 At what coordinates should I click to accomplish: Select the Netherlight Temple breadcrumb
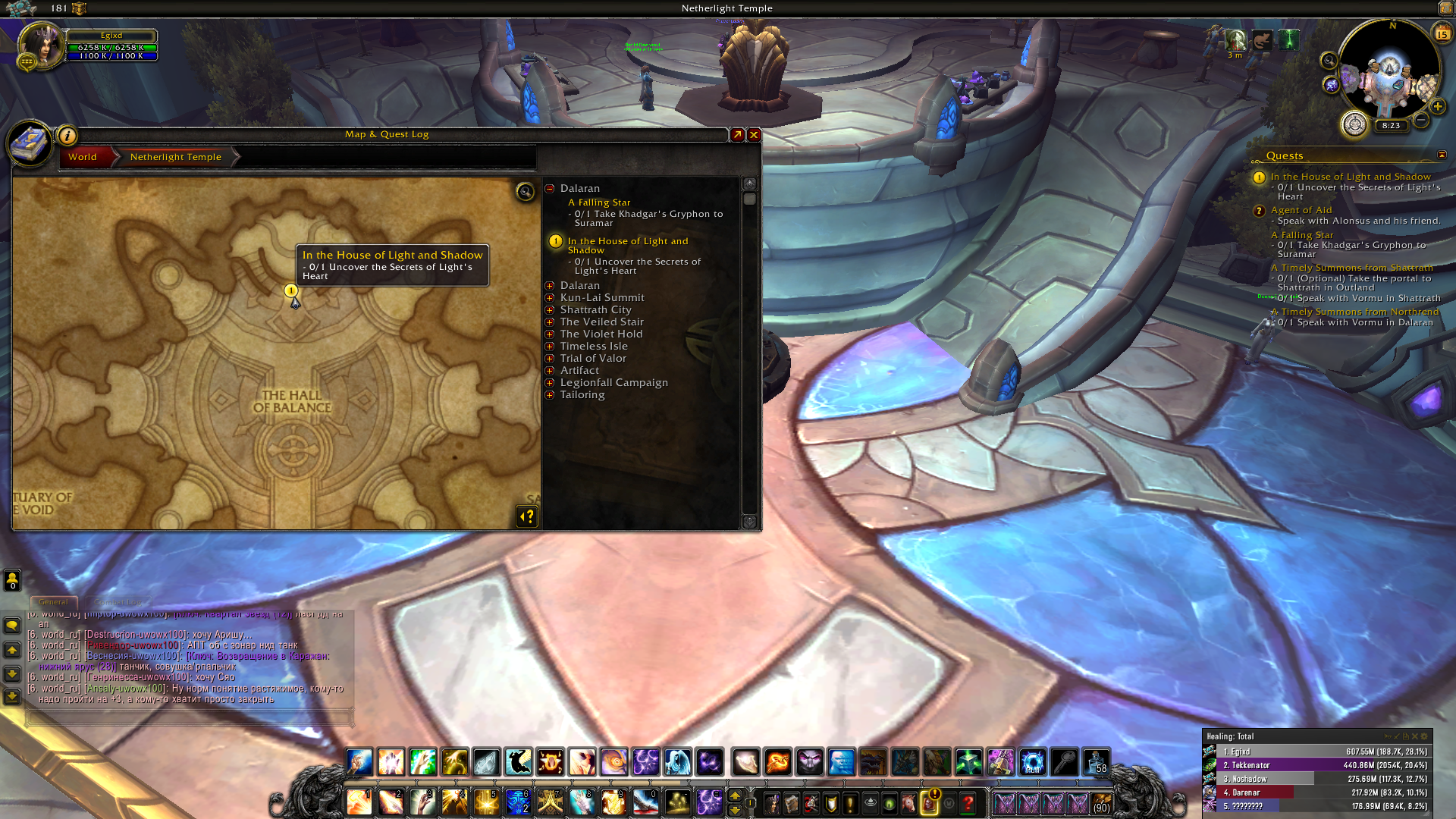pyautogui.click(x=176, y=157)
